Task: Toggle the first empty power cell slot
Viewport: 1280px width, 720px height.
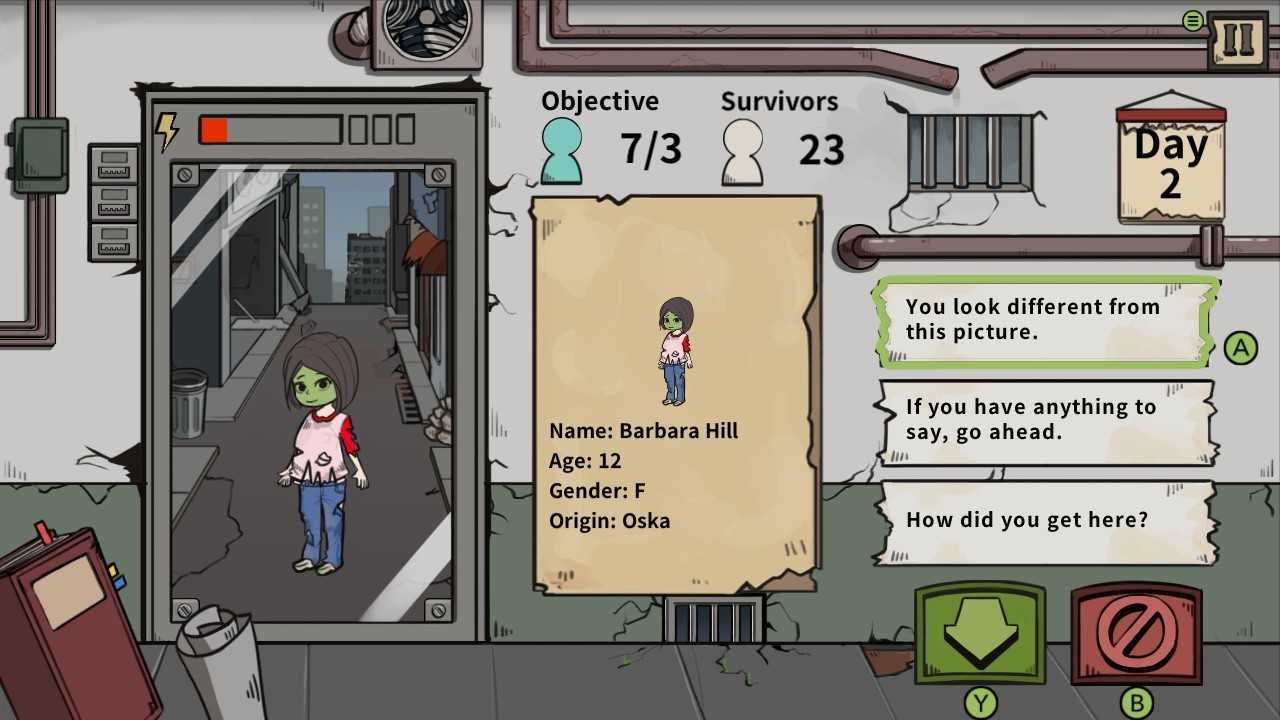Action: point(355,129)
